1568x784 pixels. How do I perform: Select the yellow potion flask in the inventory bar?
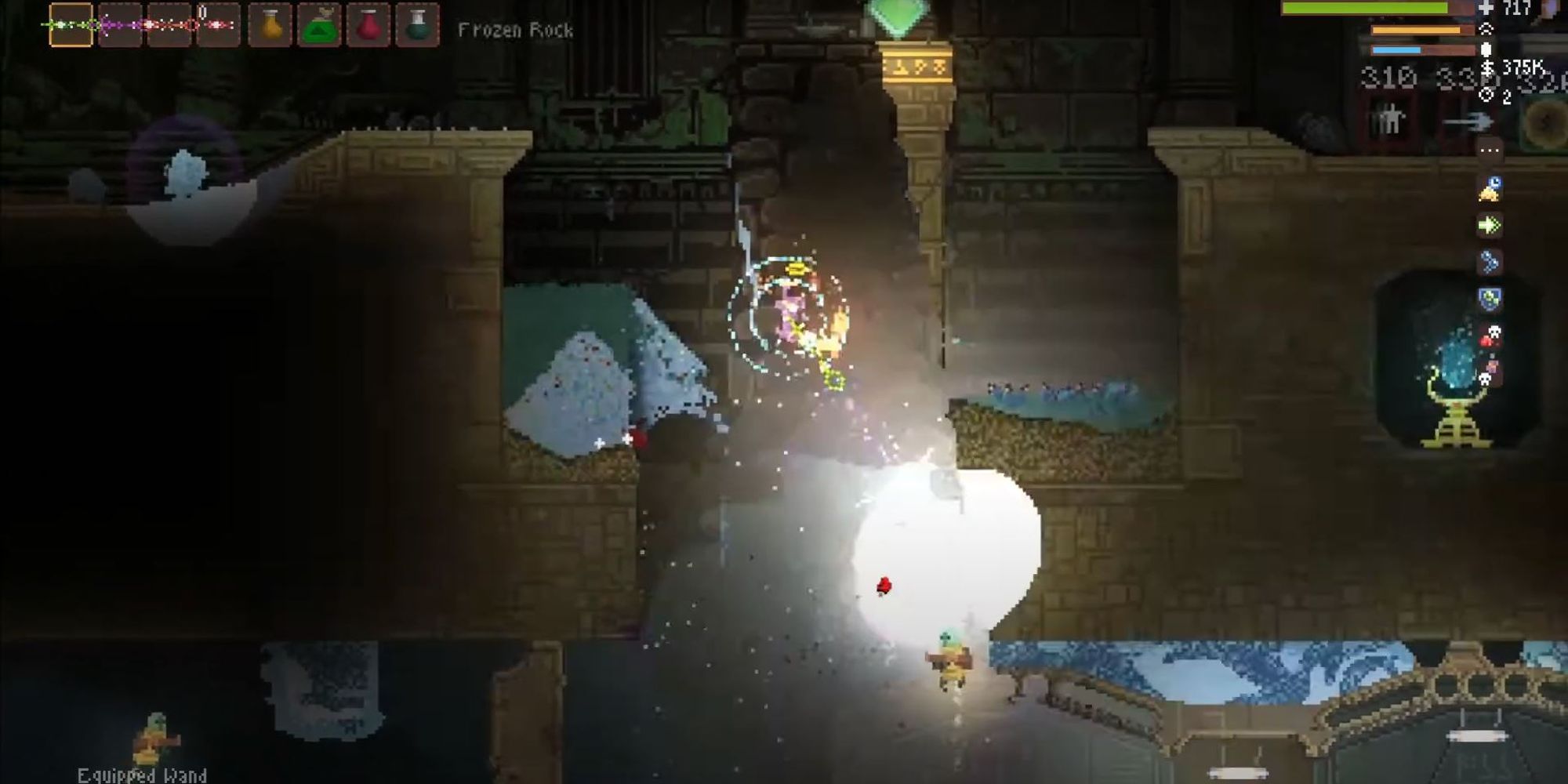coord(269,22)
